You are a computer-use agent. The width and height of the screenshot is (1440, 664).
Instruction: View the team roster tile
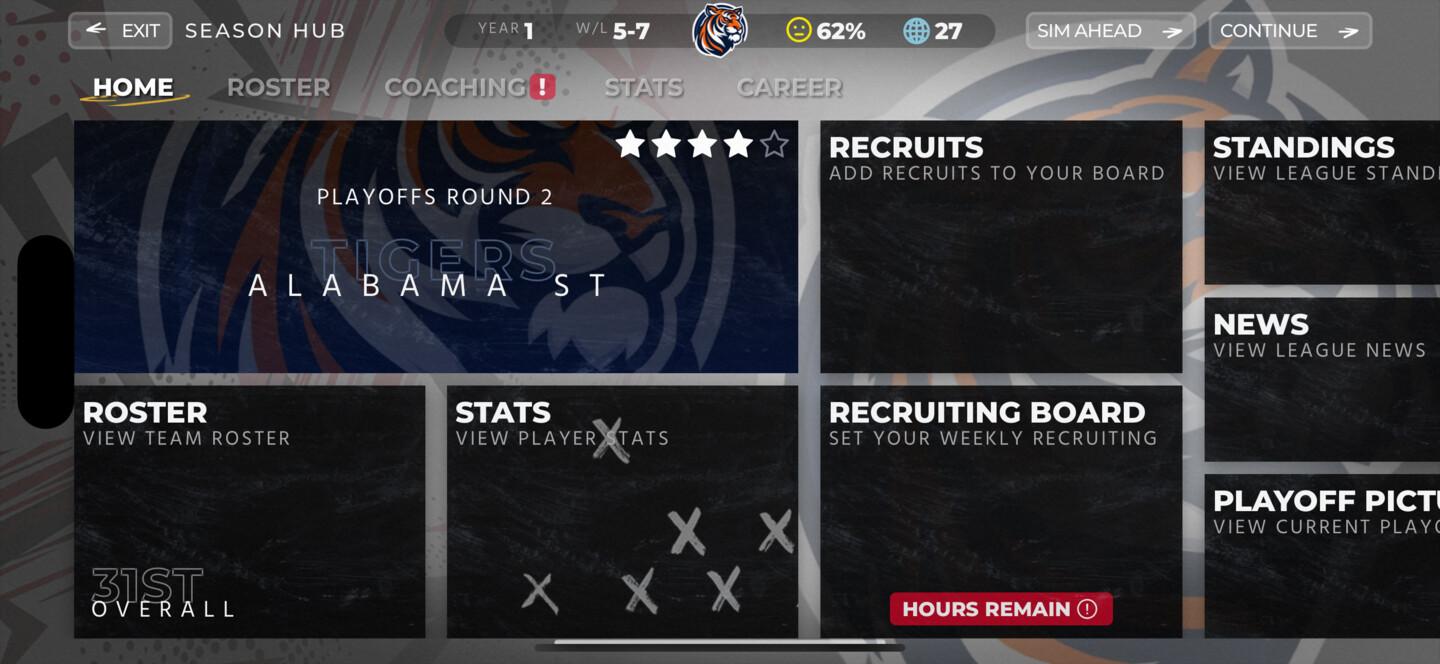click(x=249, y=512)
